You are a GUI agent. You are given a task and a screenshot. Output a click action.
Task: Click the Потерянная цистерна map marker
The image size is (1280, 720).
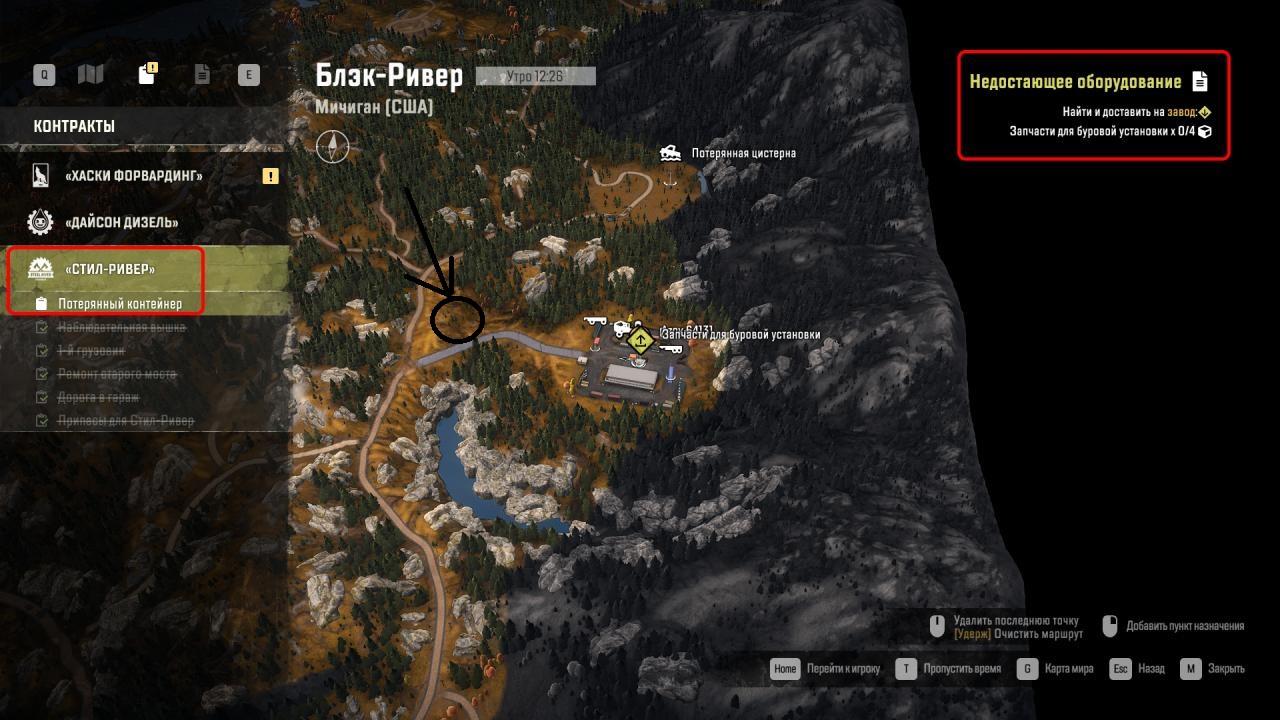click(671, 153)
